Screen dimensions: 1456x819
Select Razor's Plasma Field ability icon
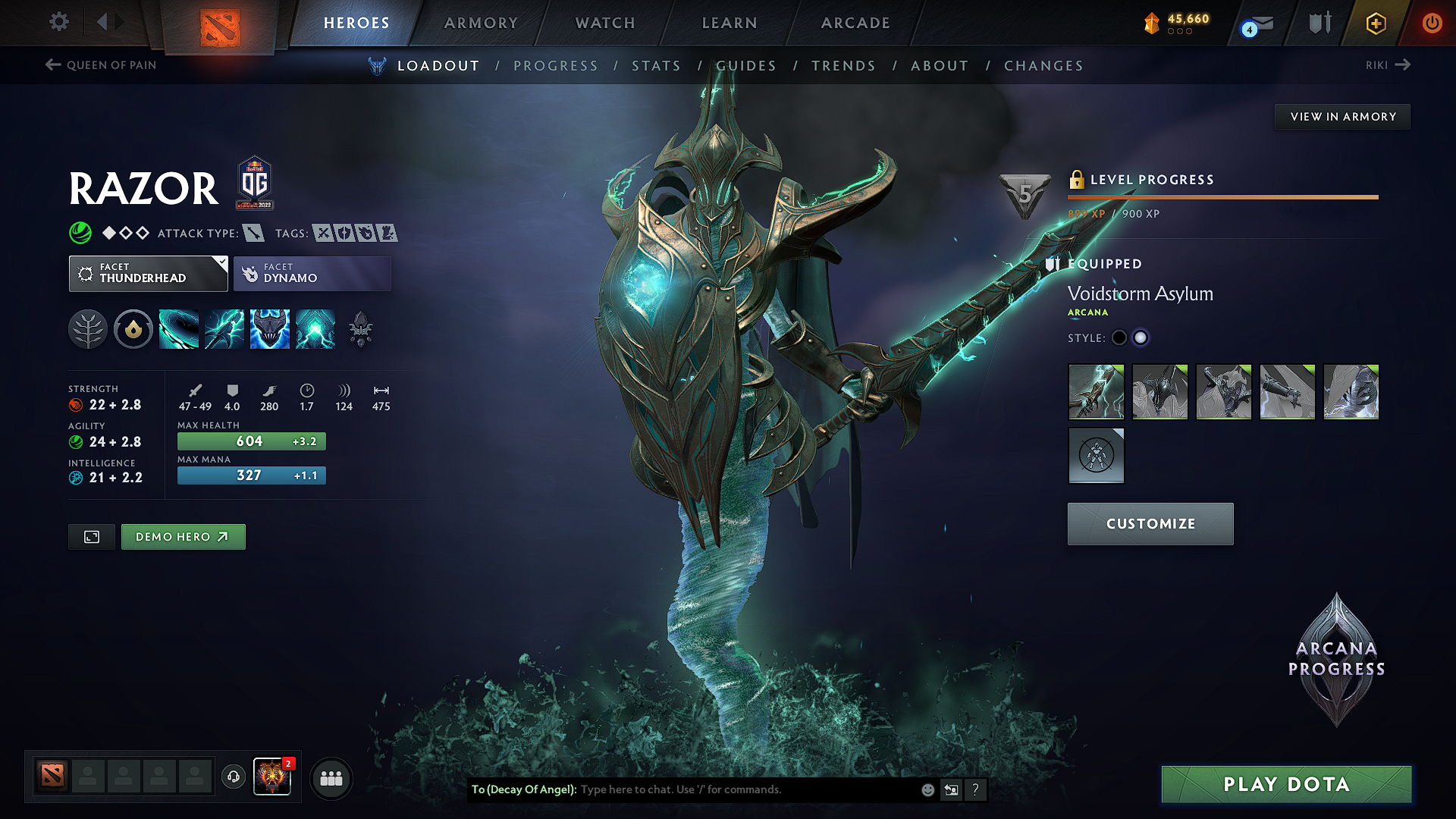click(179, 328)
